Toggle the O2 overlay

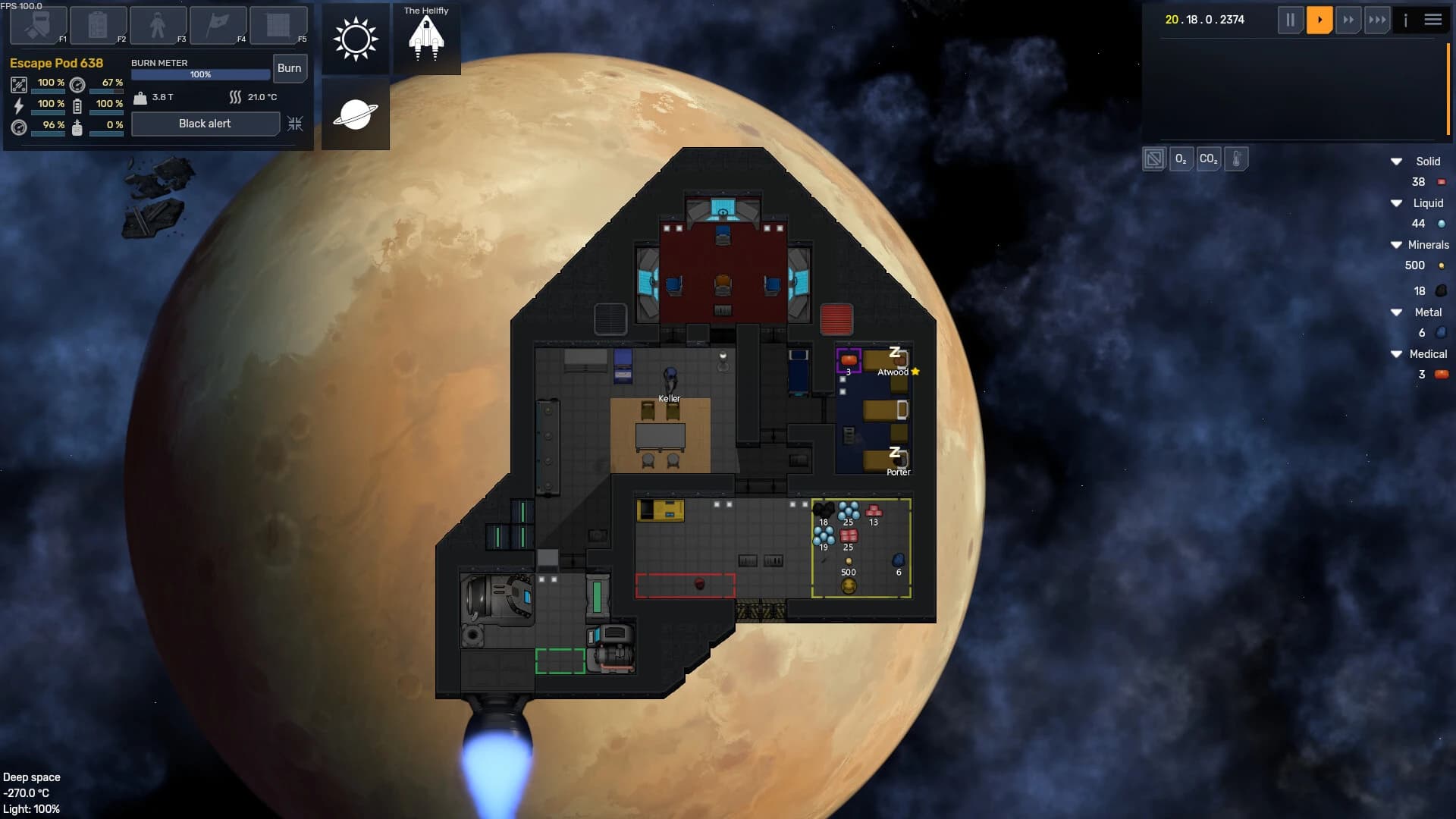click(x=1181, y=159)
